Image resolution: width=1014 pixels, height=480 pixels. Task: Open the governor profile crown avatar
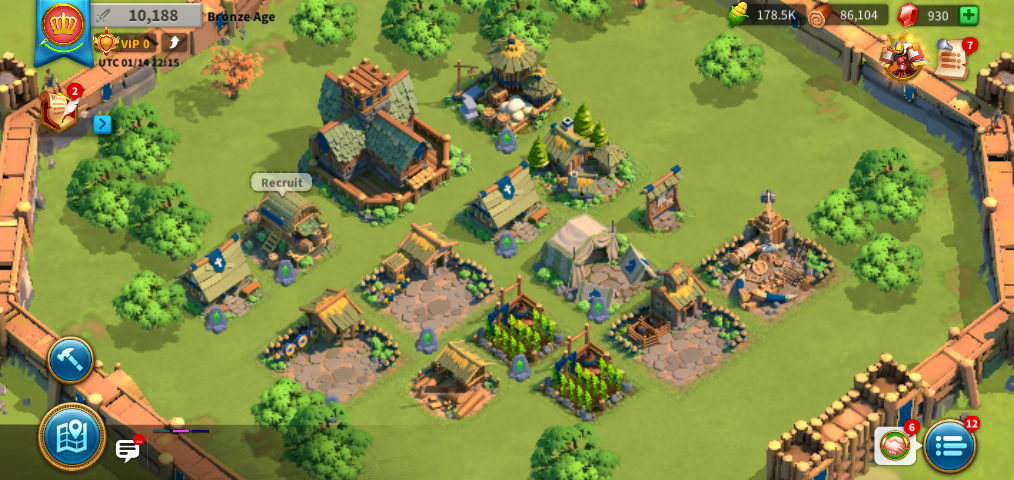[x=62, y=25]
